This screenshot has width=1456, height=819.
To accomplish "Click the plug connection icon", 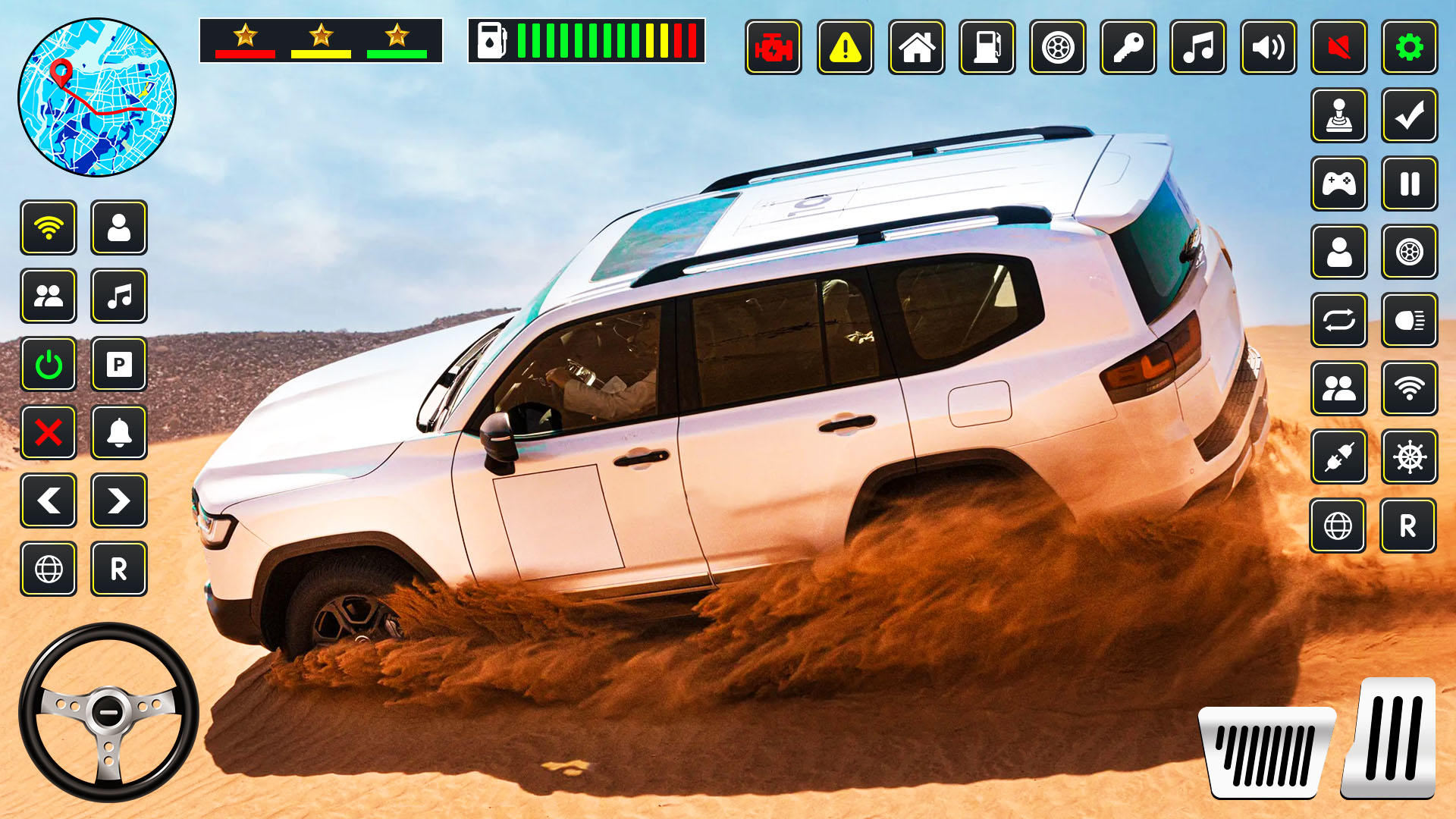I will (1338, 457).
